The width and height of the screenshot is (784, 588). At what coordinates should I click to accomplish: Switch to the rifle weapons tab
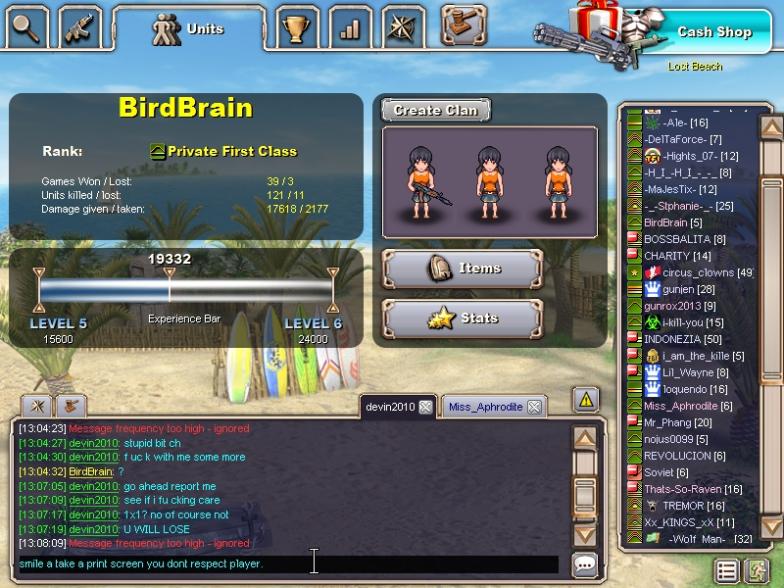click(79, 28)
